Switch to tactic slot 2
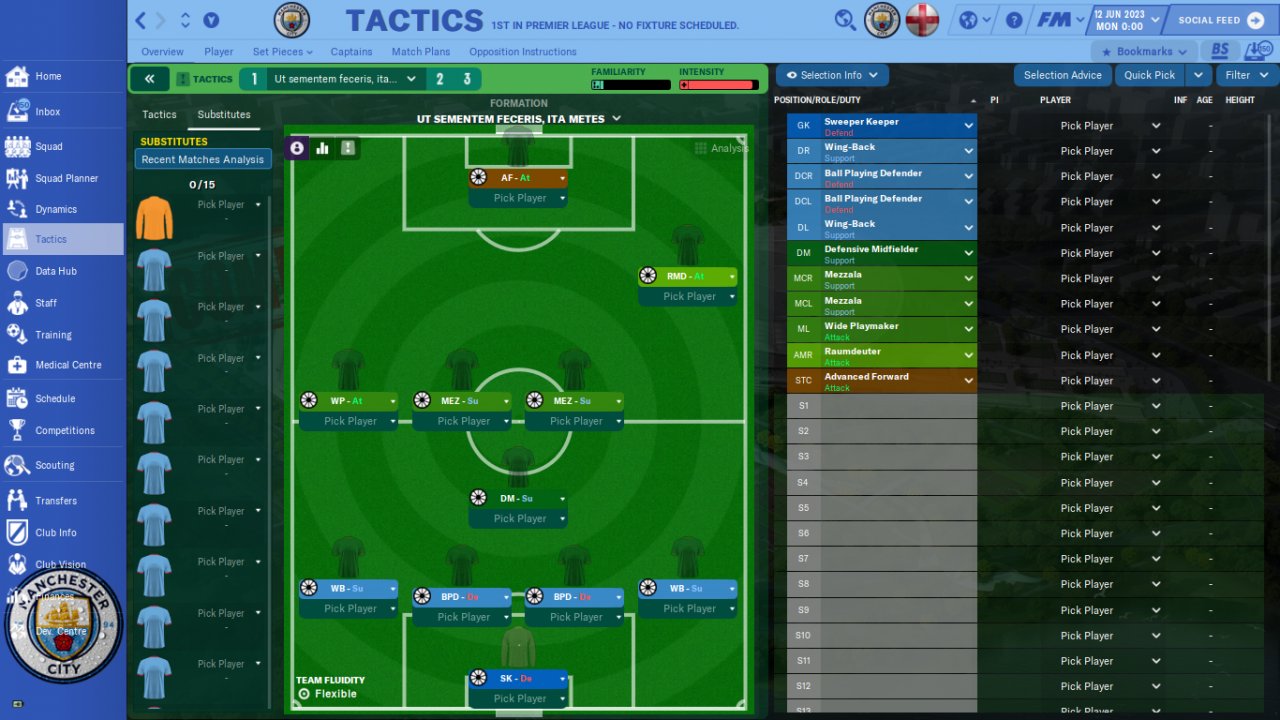The image size is (1280, 720). tap(440, 79)
